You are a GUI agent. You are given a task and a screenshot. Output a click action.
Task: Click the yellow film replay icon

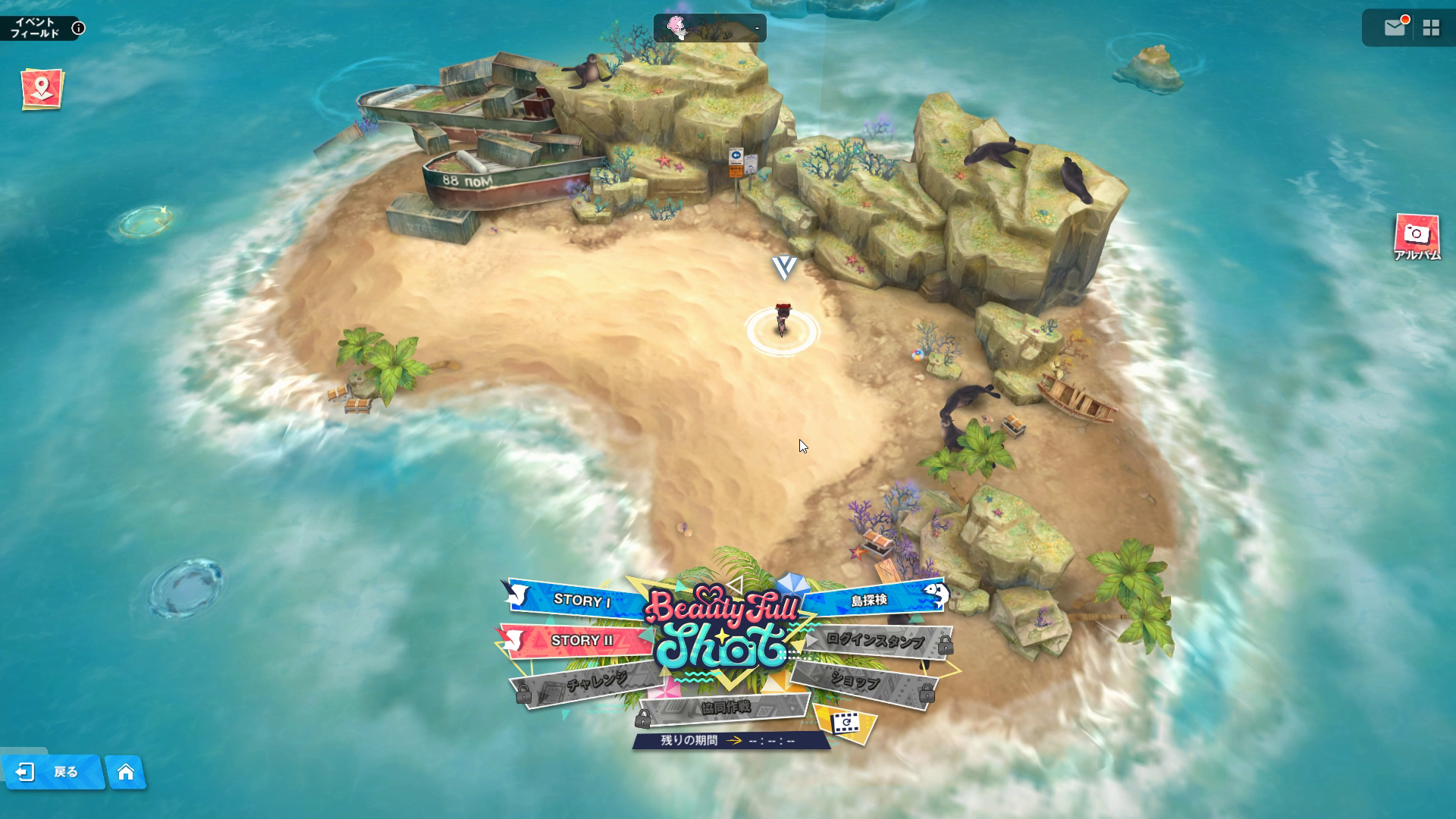[845, 724]
